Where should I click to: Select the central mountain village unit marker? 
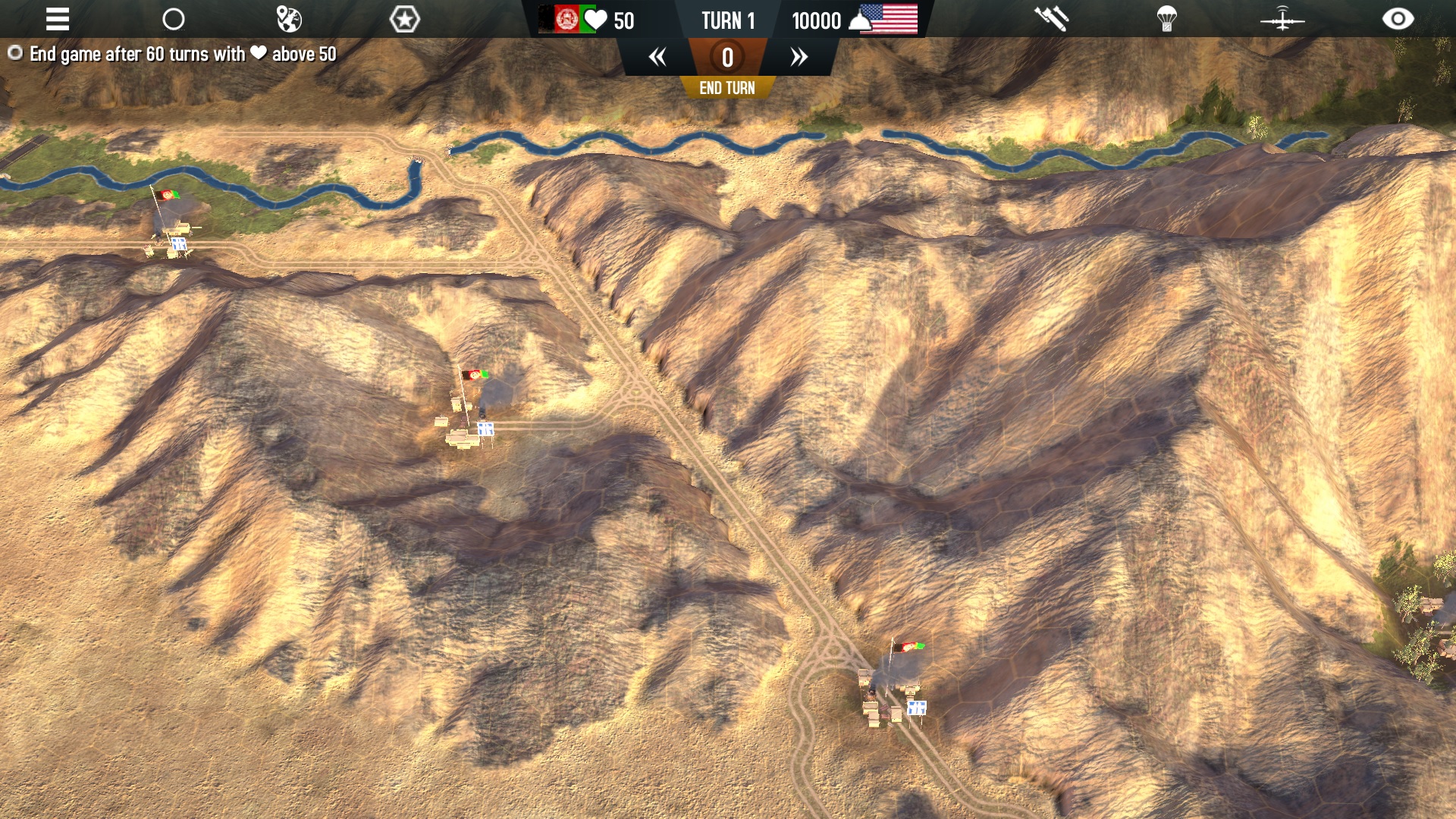485,429
